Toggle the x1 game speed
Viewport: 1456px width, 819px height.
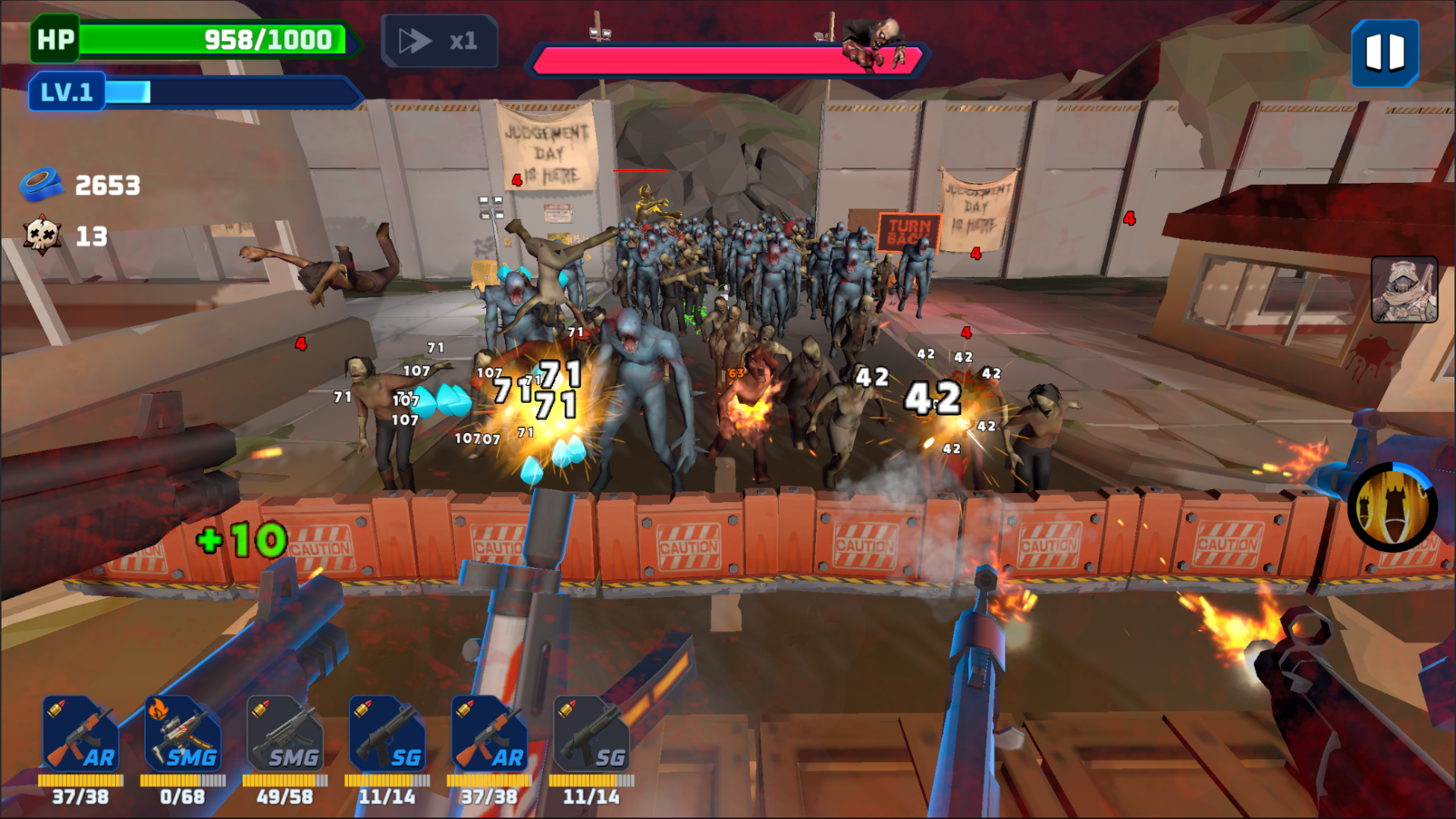pyautogui.click(x=440, y=42)
